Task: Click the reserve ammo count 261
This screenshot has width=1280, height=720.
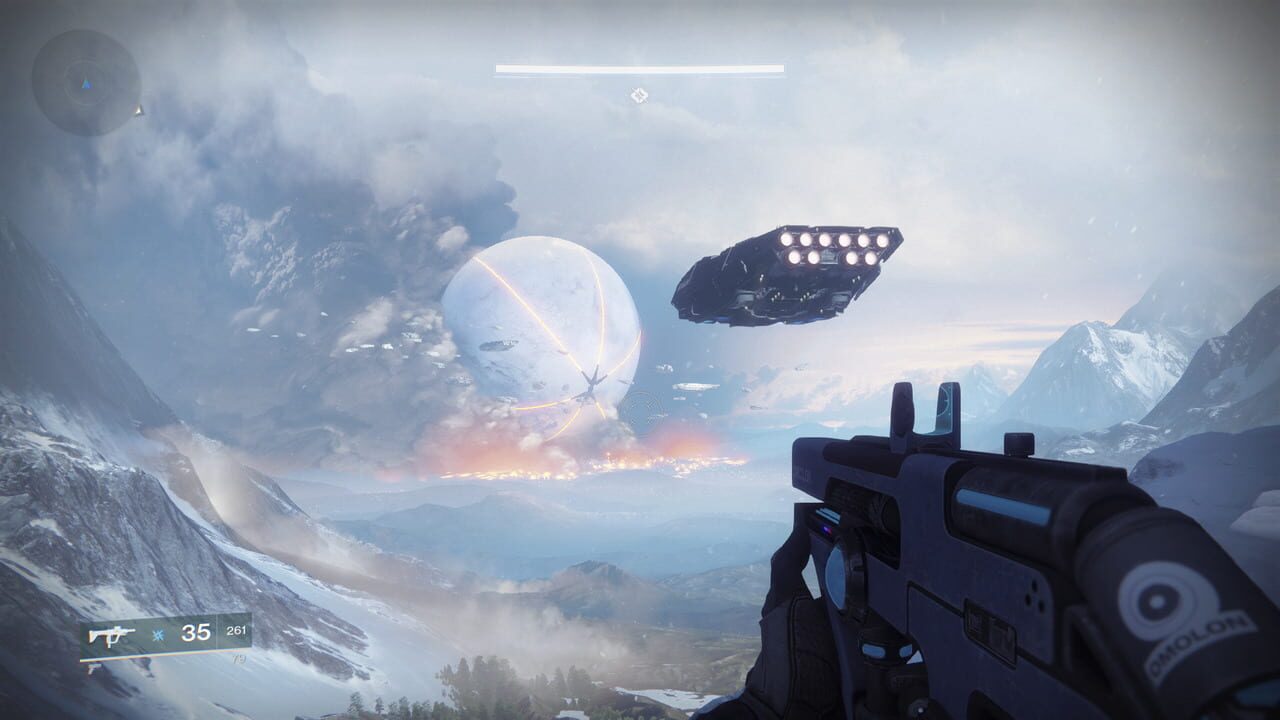Action: [x=238, y=627]
